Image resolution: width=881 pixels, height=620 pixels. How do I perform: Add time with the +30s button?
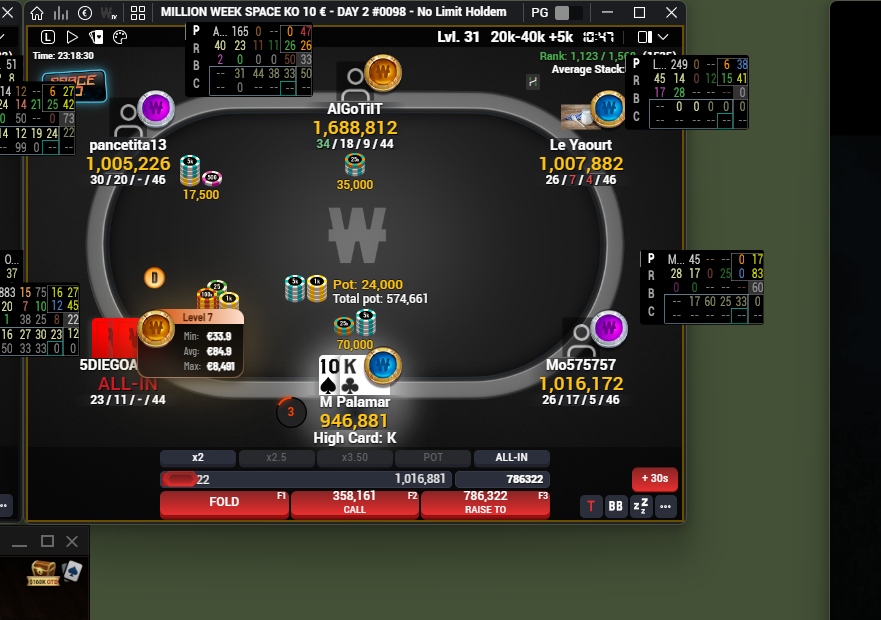654,479
